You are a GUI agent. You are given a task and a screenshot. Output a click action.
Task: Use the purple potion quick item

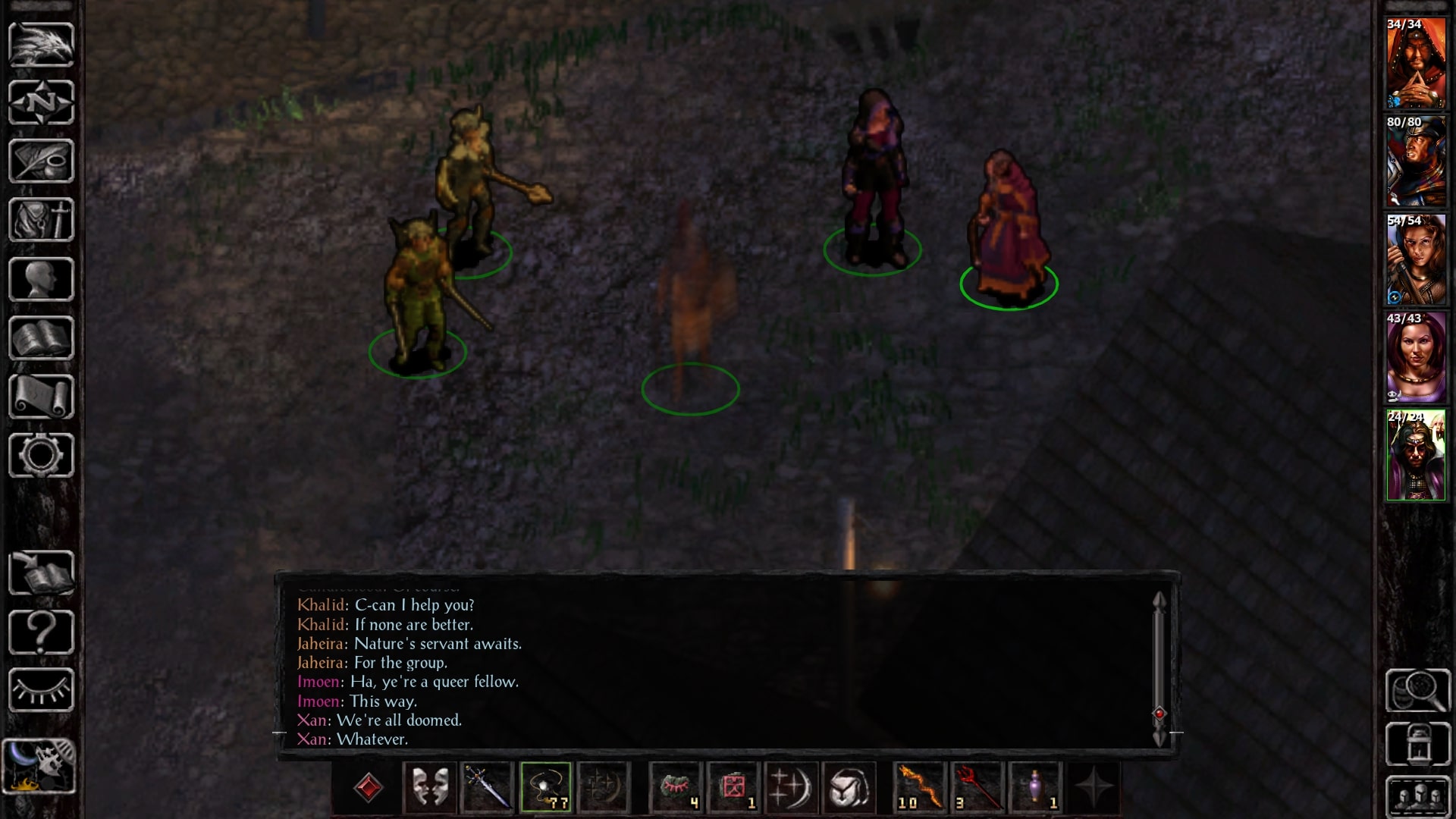click(1035, 788)
